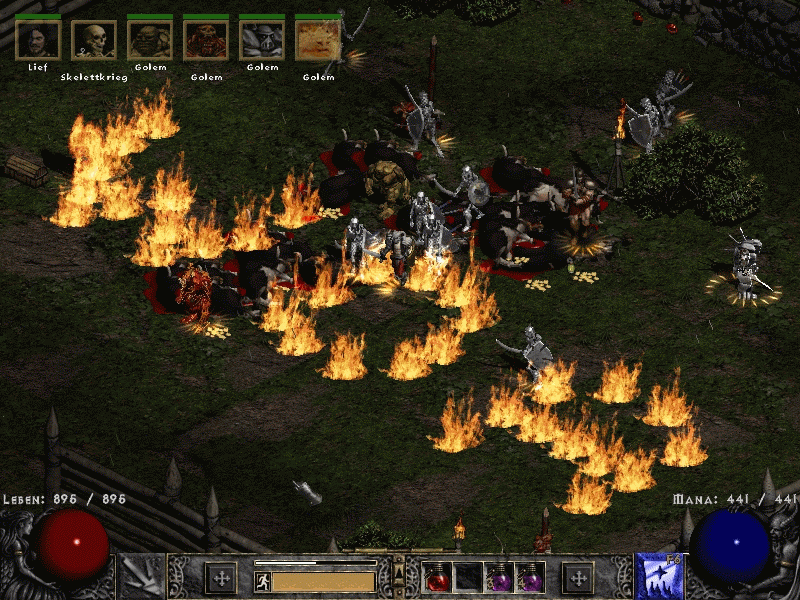Screen dimensions: 800x600
Task: Select the flaming fire Golem portrait
Action: (318, 40)
